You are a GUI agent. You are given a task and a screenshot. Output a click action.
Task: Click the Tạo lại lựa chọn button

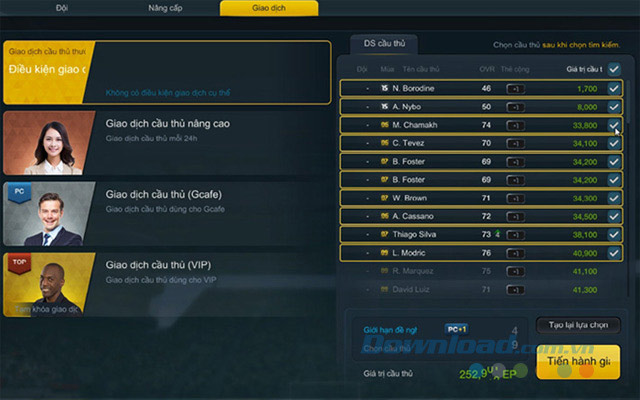click(x=578, y=326)
